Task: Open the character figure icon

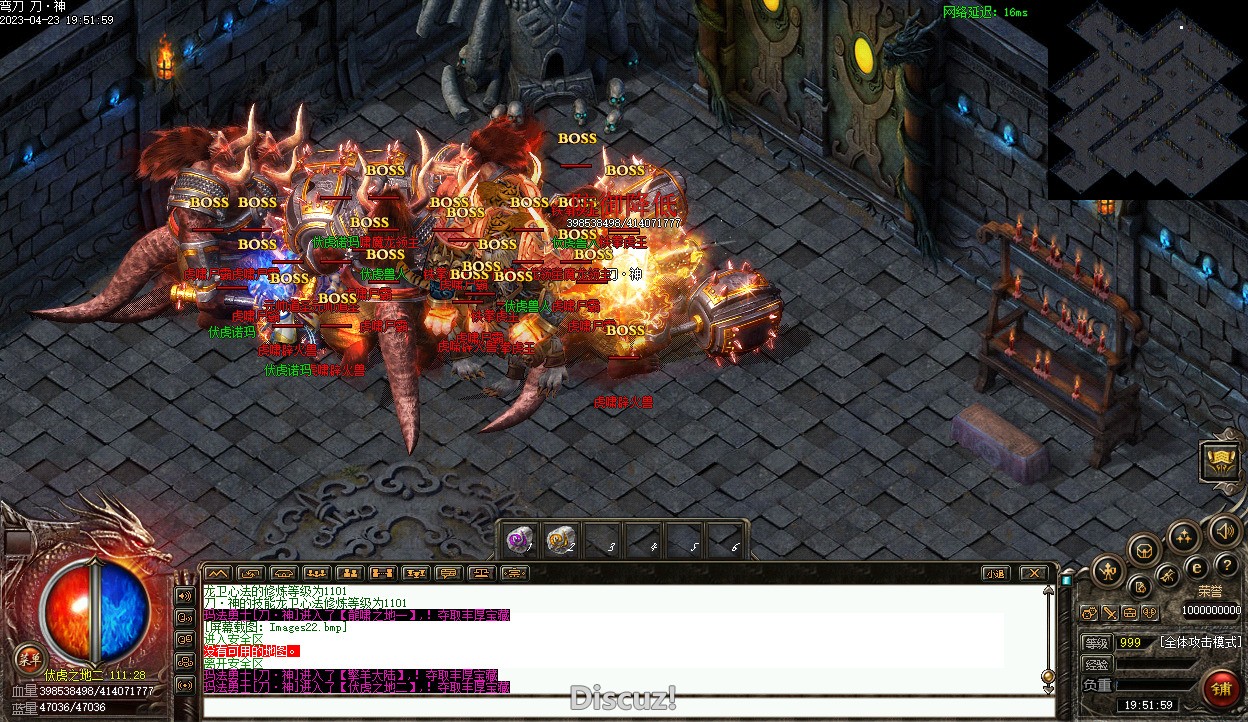Action: (x=1108, y=572)
